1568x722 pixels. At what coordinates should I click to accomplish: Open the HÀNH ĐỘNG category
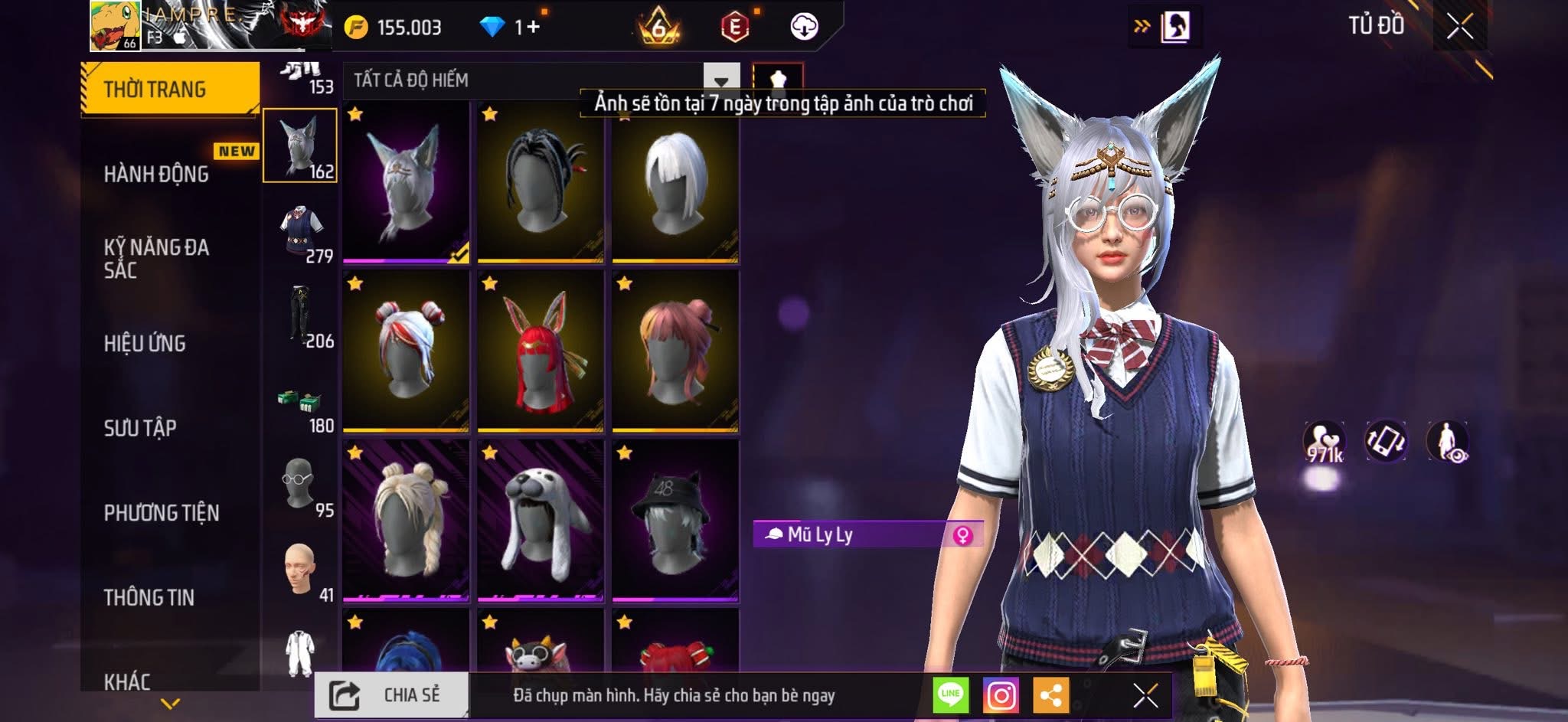tap(156, 174)
